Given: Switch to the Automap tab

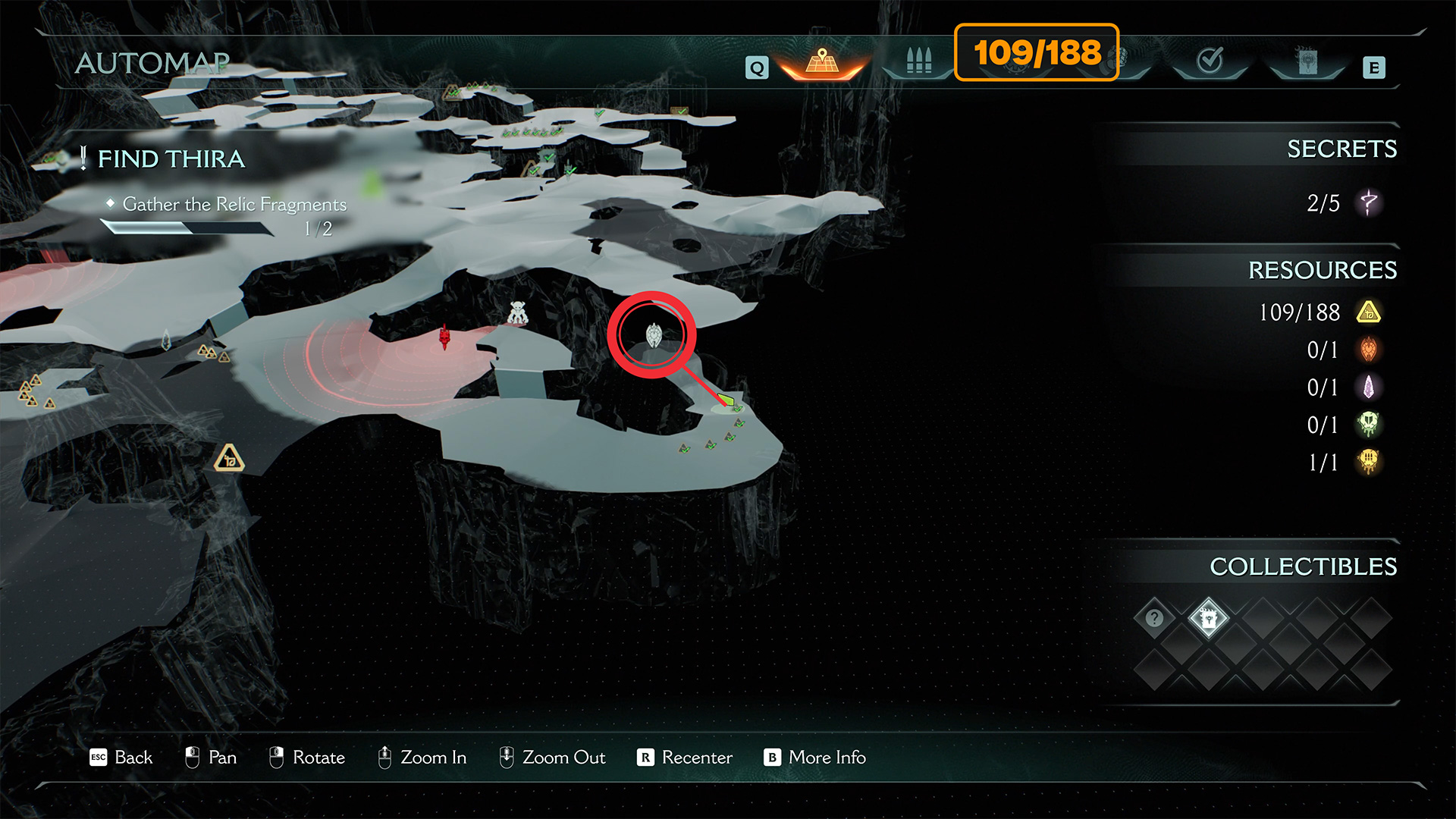Looking at the screenshot, I should 822,61.
